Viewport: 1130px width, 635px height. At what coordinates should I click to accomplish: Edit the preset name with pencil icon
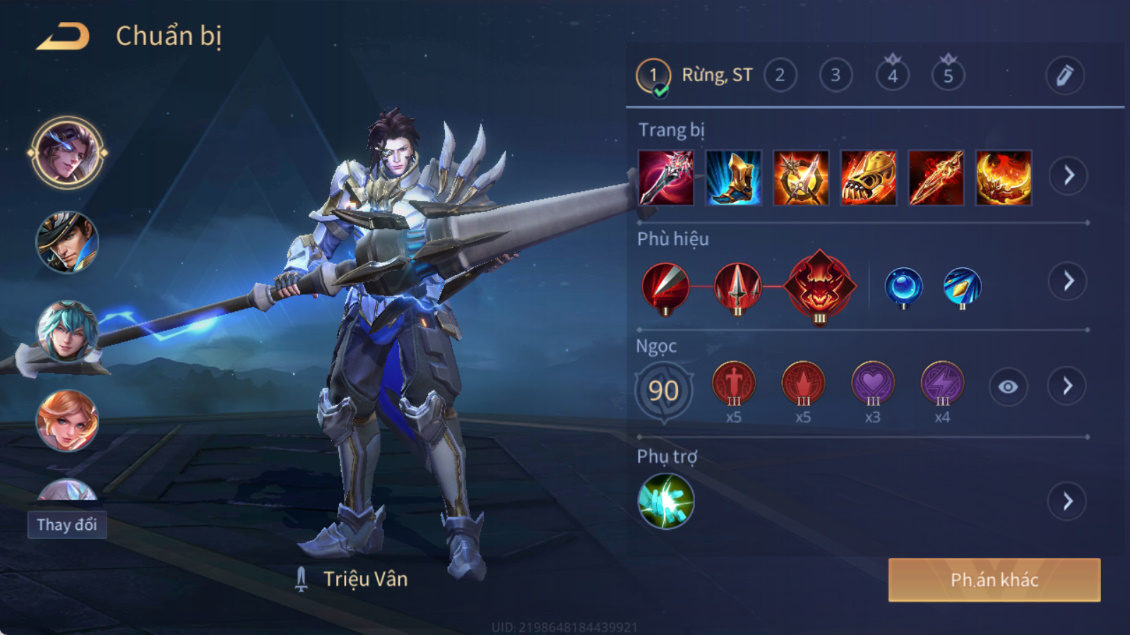tap(1064, 76)
